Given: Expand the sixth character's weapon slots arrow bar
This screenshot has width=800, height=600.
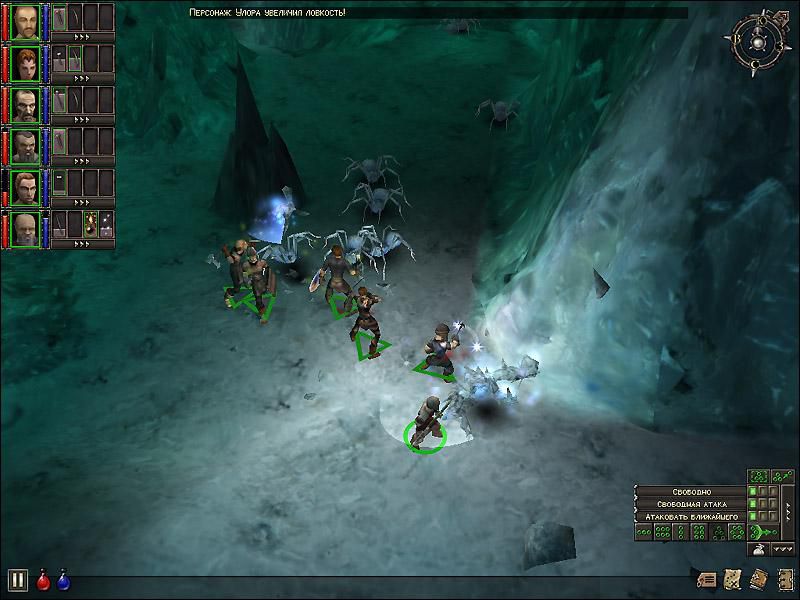Looking at the screenshot, I should [x=82, y=243].
